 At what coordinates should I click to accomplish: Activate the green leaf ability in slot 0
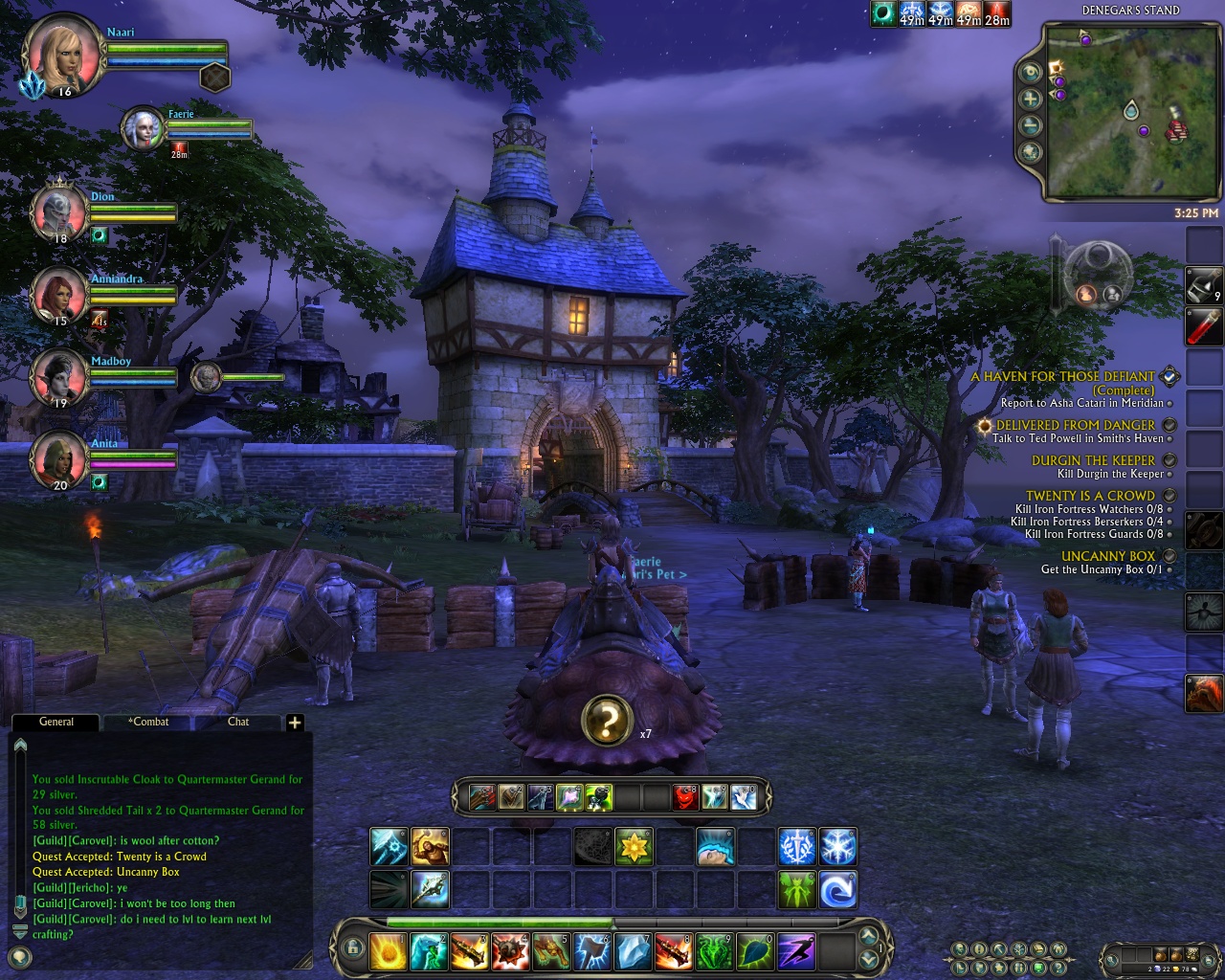[755, 951]
